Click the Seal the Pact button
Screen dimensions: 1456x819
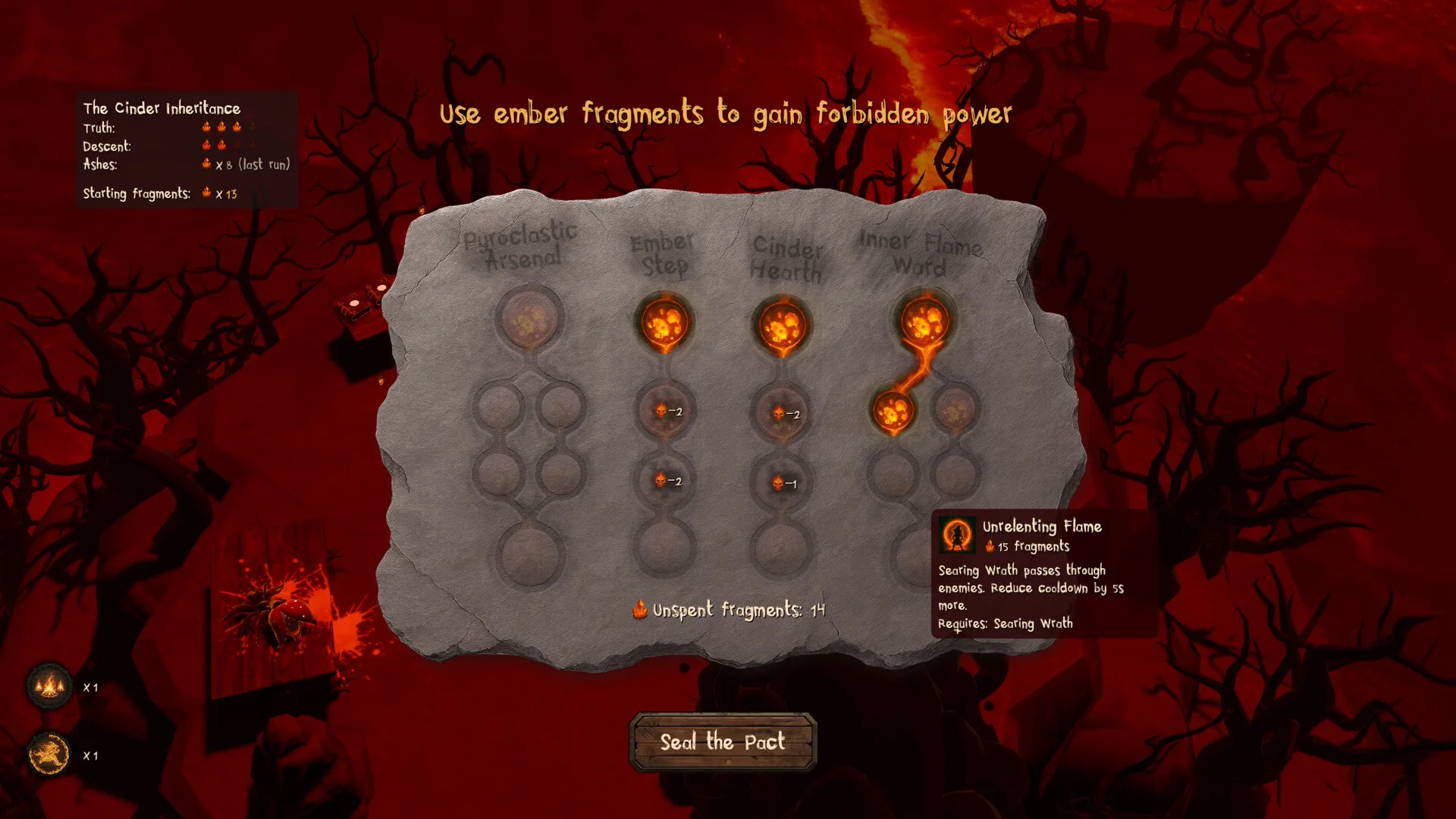722,742
